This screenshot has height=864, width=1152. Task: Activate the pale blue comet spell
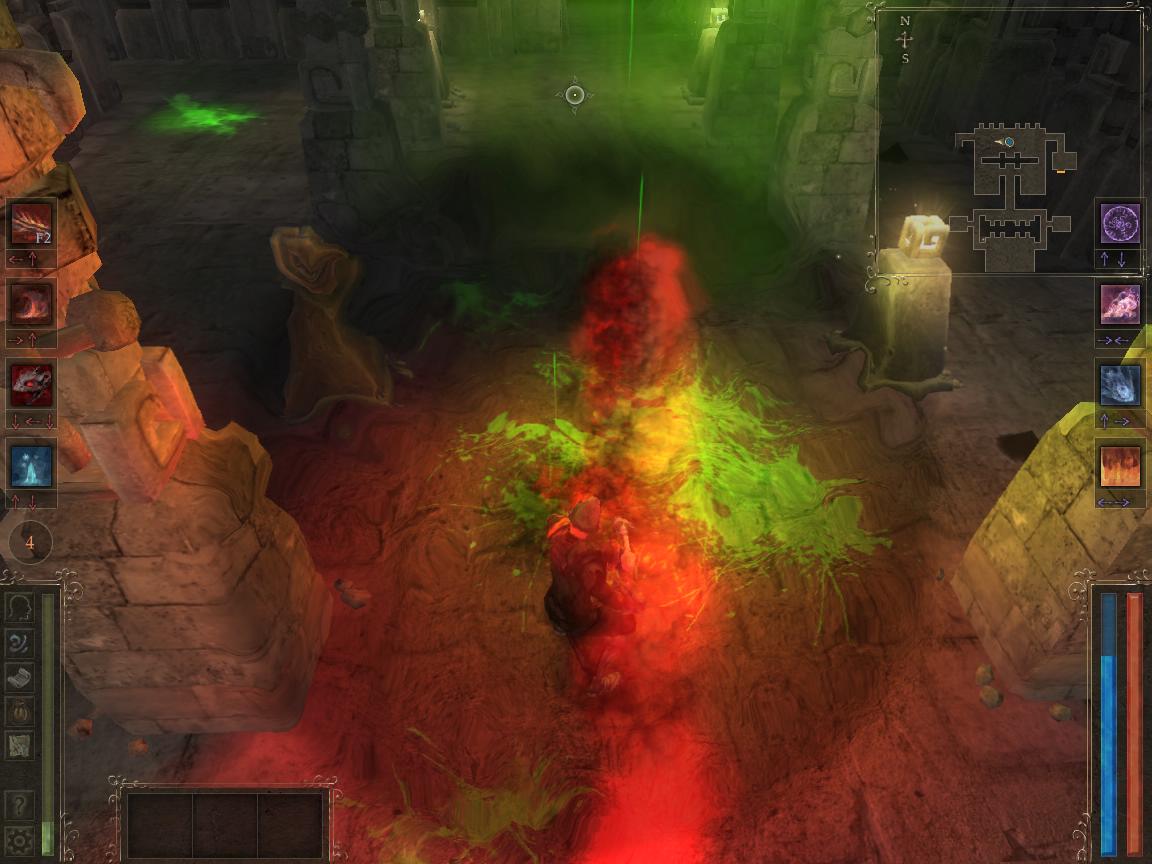tap(1120, 385)
